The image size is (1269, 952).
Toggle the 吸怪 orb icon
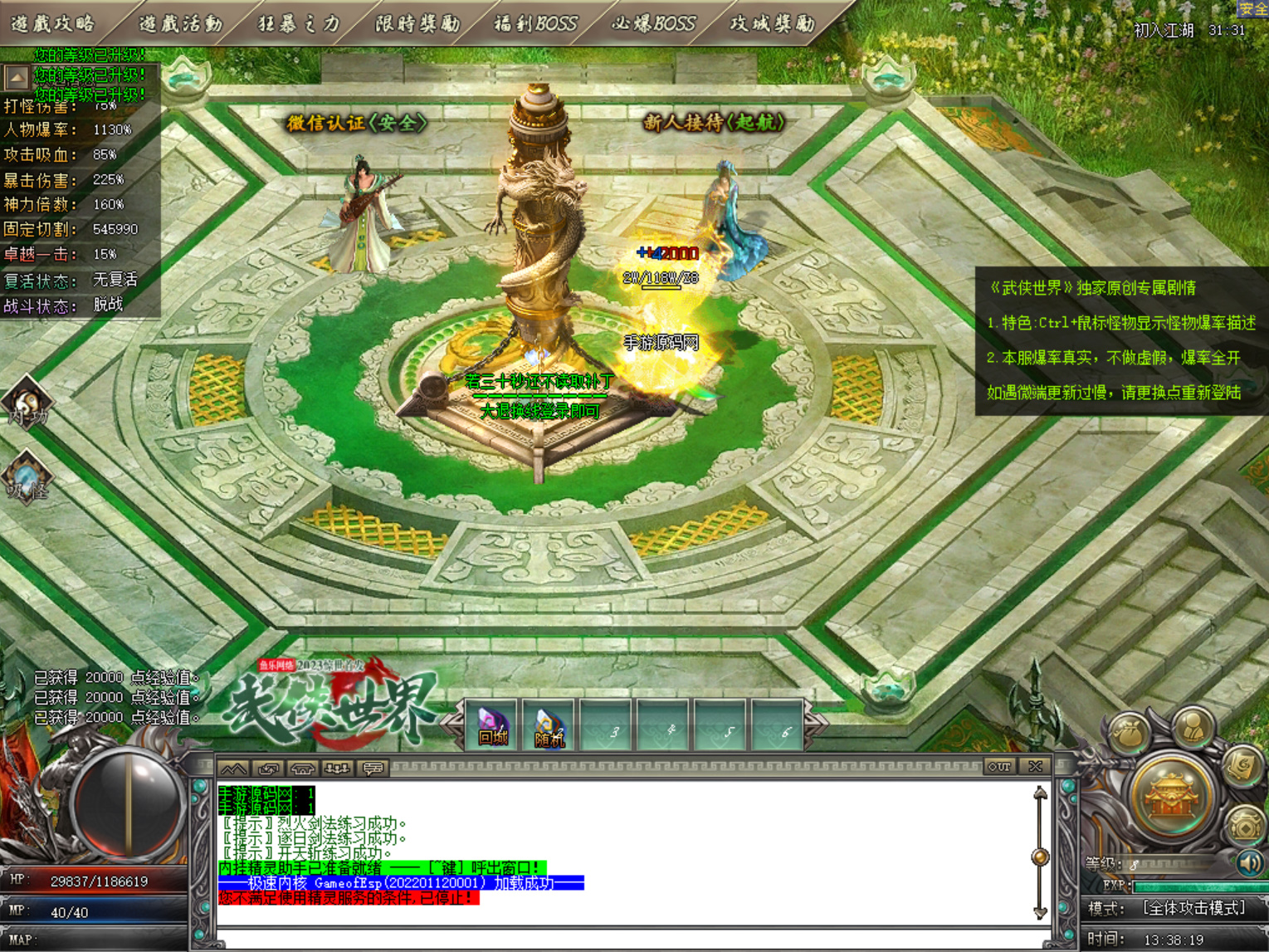pos(27,479)
